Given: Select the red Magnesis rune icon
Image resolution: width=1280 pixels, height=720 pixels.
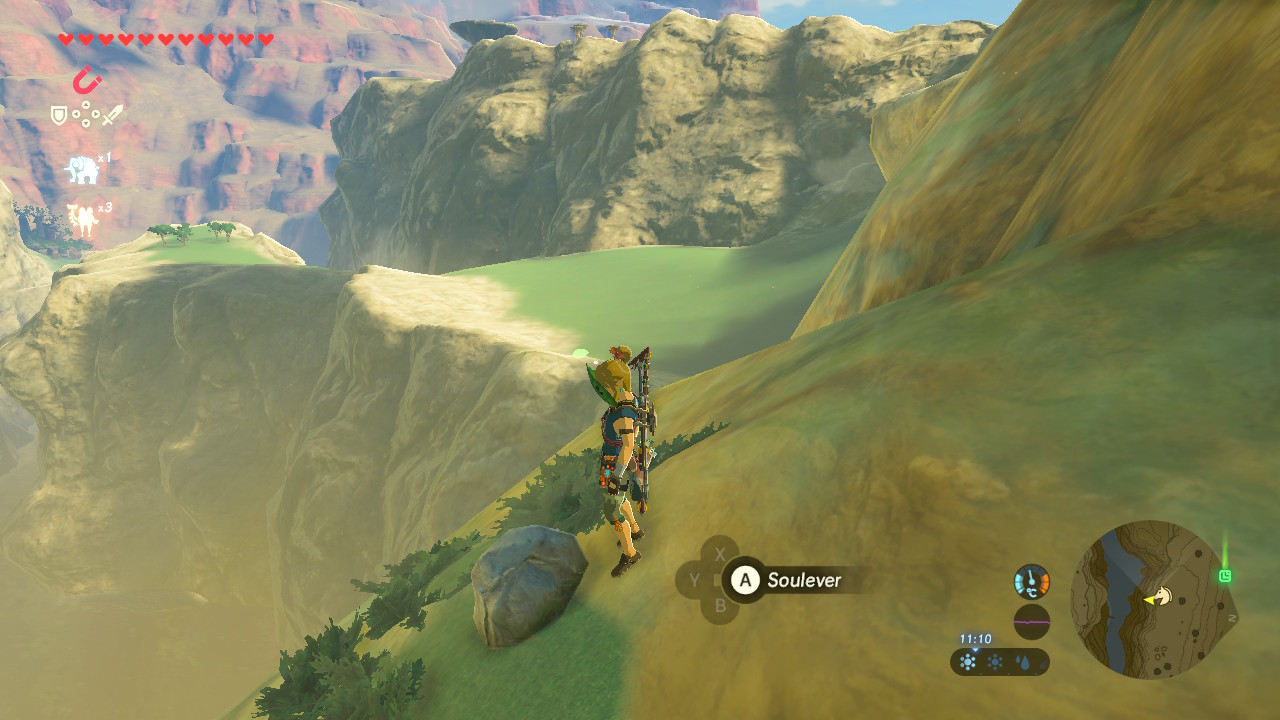Looking at the screenshot, I should [x=87, y=80].
